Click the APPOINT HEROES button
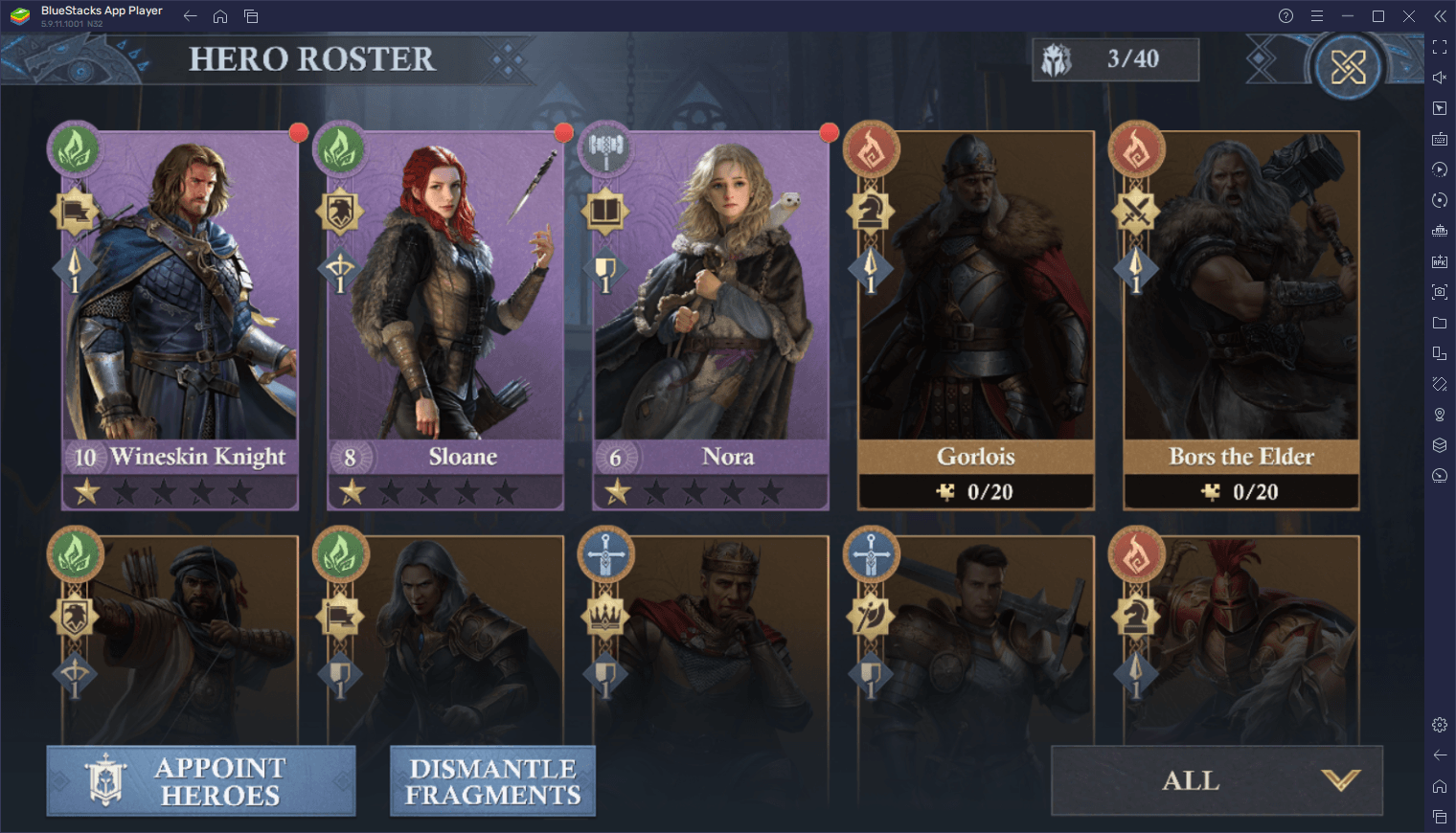The image size is (1456, 833). [x=201, y=780]
